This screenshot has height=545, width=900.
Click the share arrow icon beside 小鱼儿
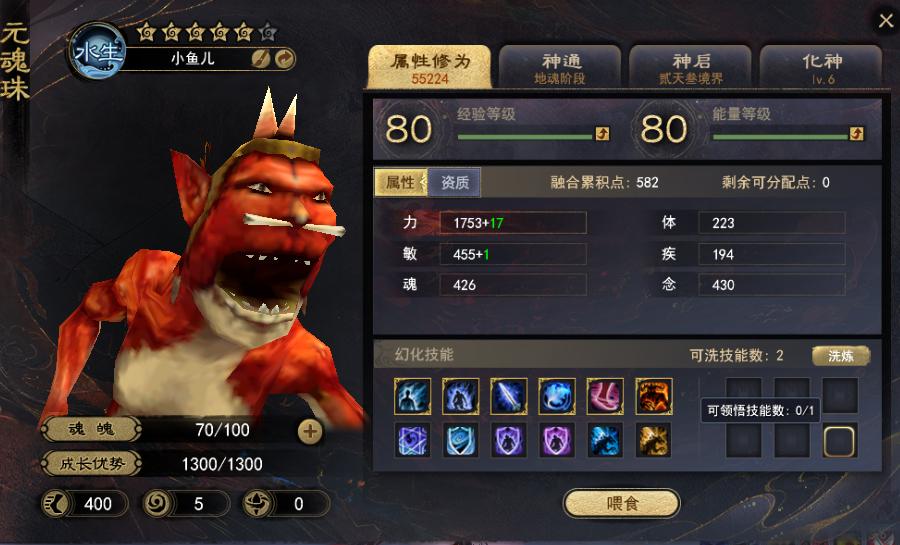click(x=284, y=59)
